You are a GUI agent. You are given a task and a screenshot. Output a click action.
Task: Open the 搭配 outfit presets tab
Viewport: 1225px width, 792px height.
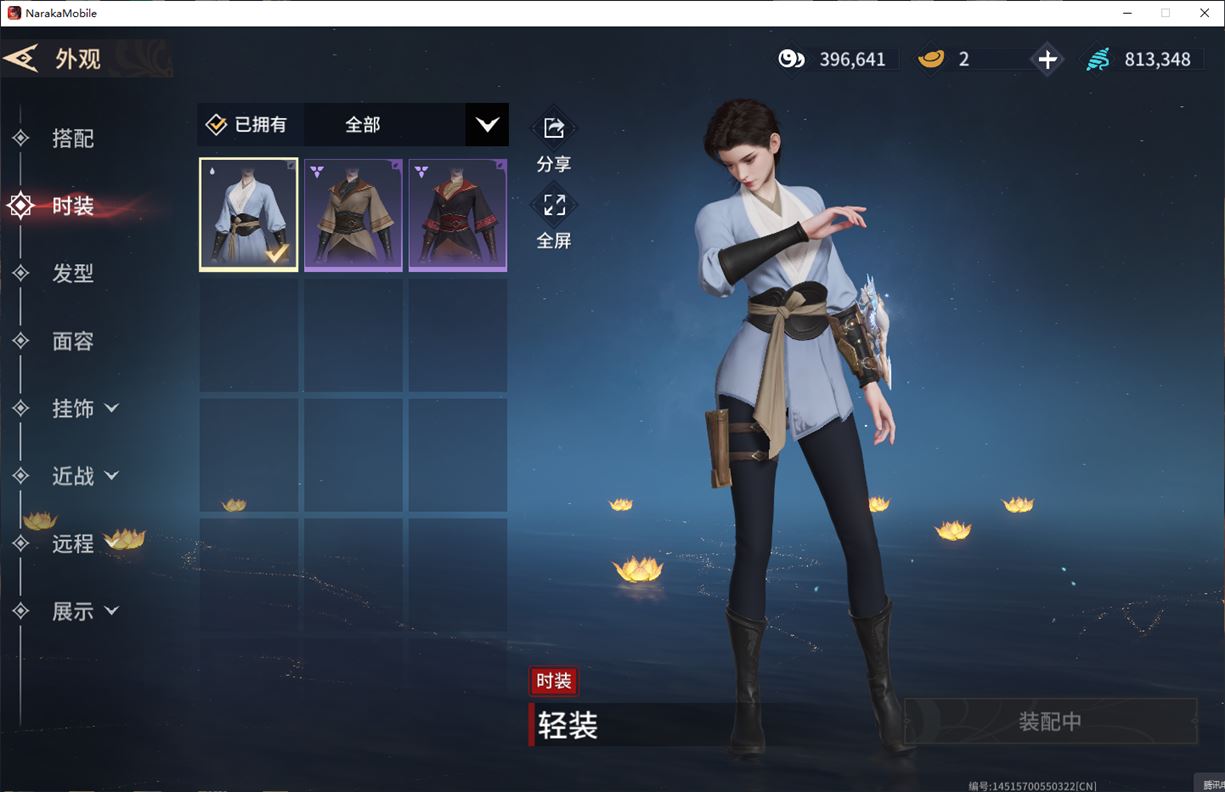(x=72, y=138)
